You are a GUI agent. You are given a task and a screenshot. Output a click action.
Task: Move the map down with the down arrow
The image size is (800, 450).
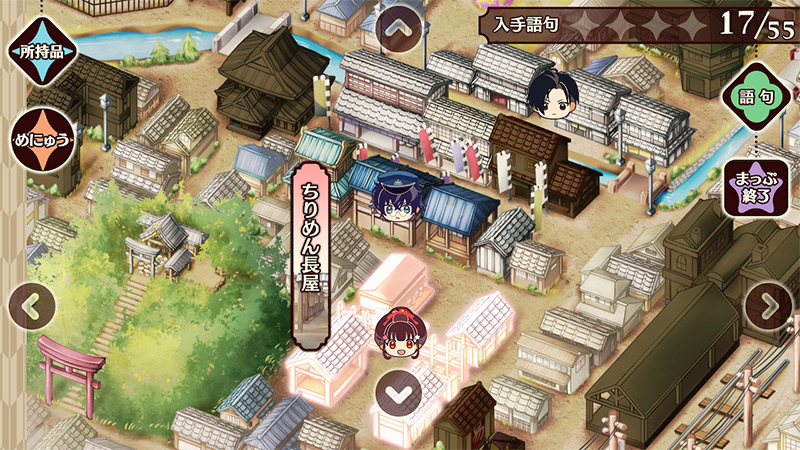pos(400,391)
